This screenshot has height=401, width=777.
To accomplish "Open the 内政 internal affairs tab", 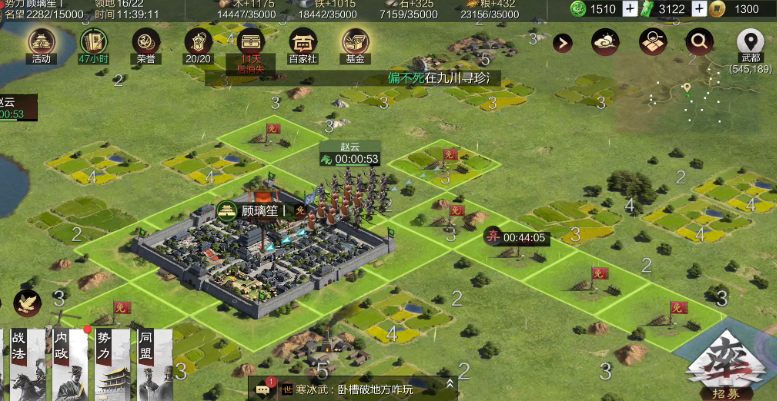I will point(63,362).
